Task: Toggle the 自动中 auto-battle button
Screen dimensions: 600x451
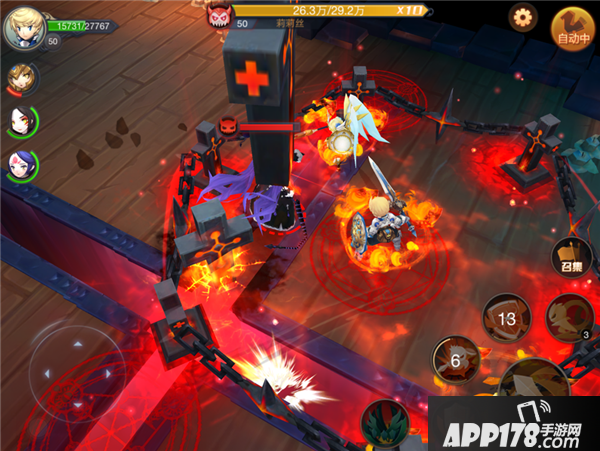Action: 574,30
